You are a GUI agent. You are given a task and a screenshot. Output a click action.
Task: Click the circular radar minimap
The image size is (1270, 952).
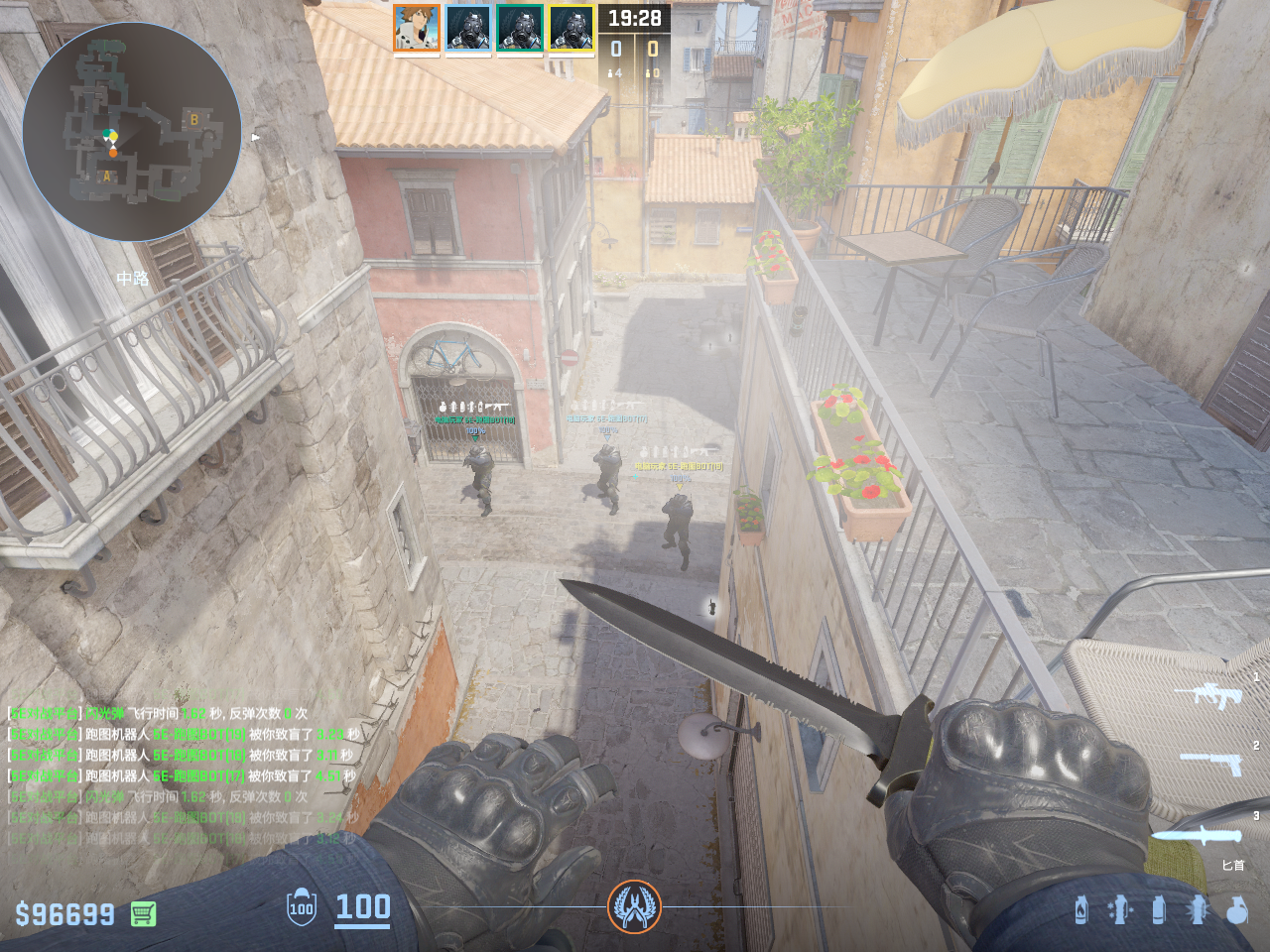point(132,131)
